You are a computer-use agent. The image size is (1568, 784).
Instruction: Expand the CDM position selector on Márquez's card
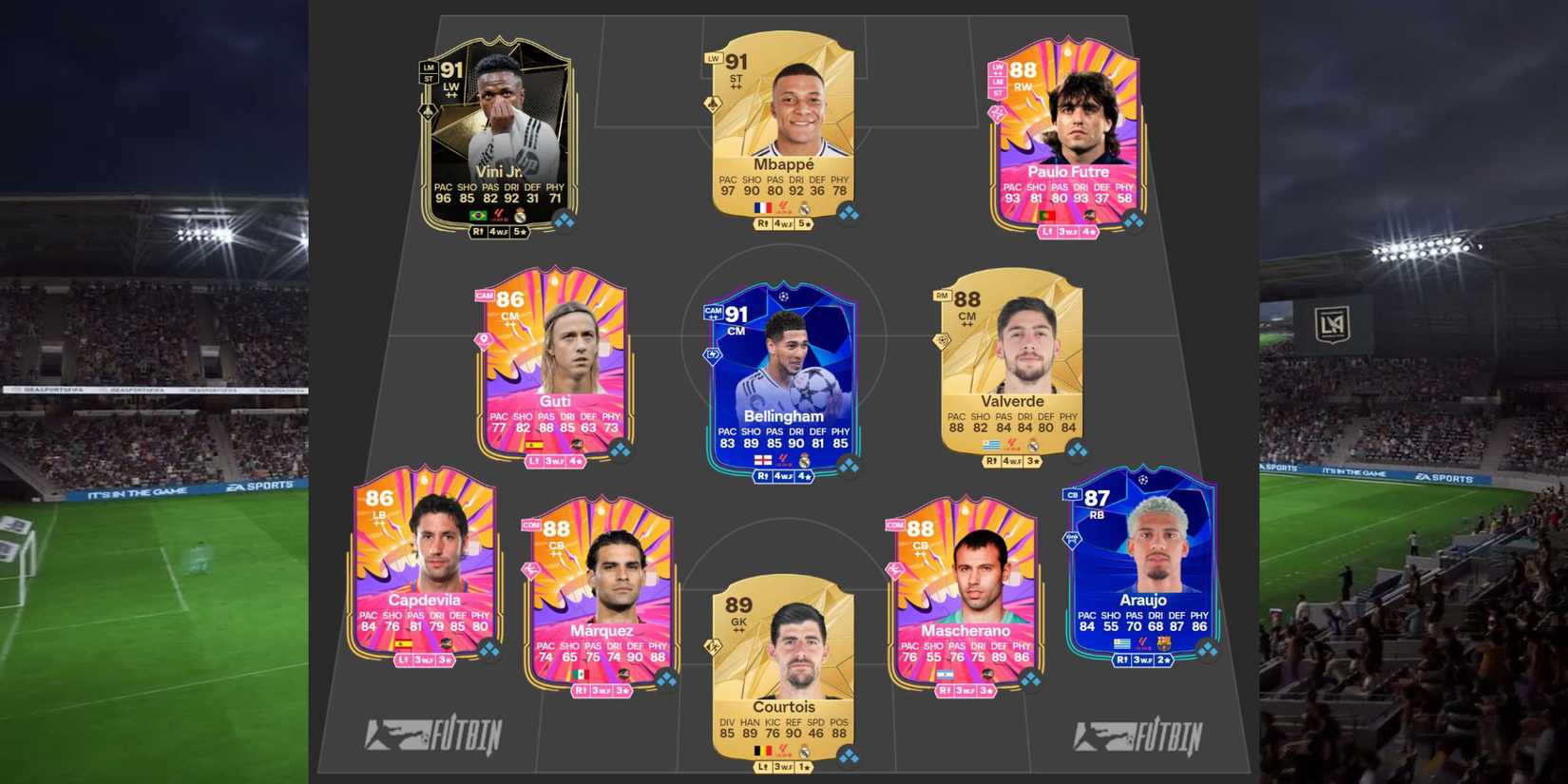click(x=531, y=526)
